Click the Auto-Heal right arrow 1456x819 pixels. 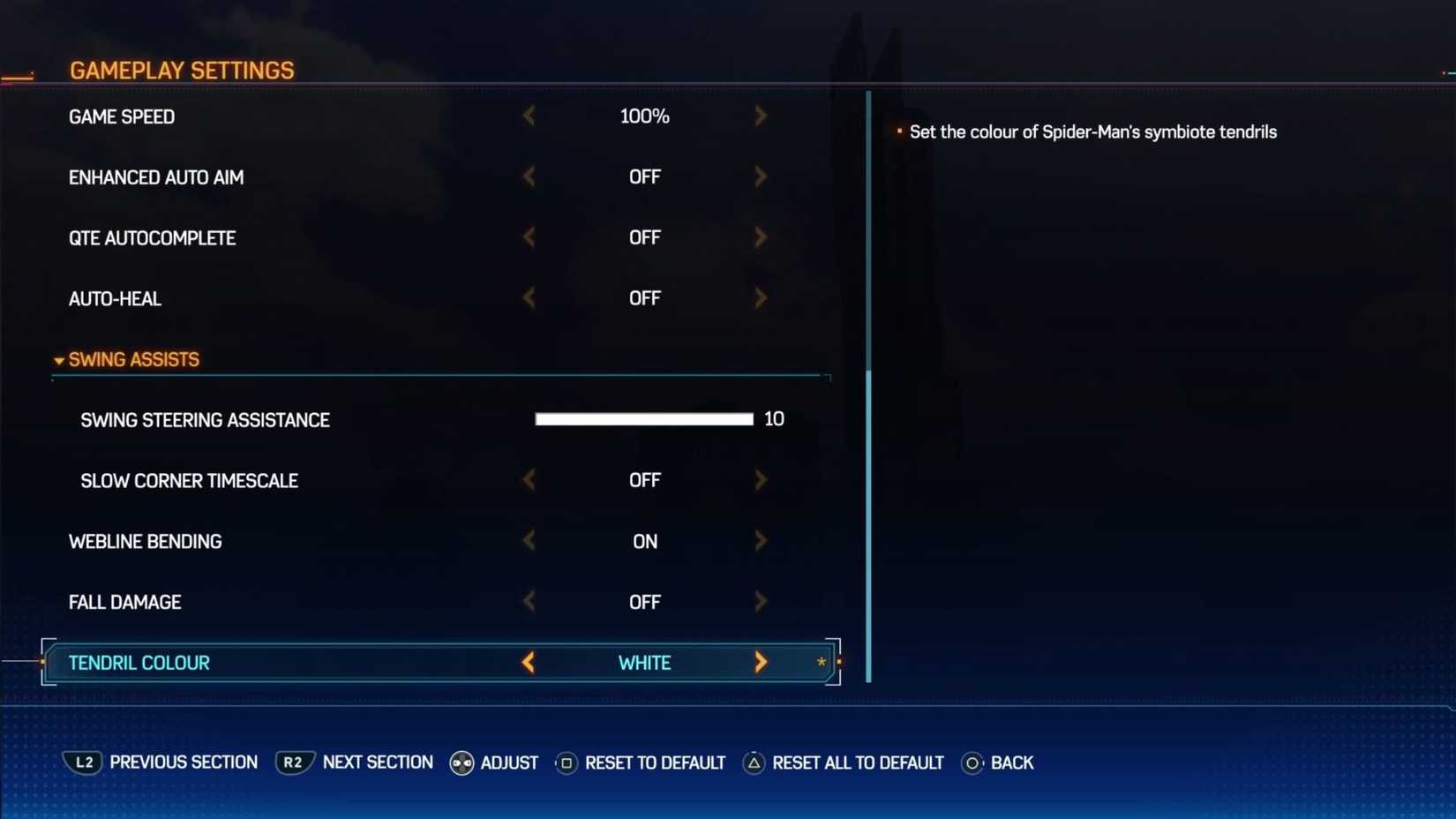point(761,297)
